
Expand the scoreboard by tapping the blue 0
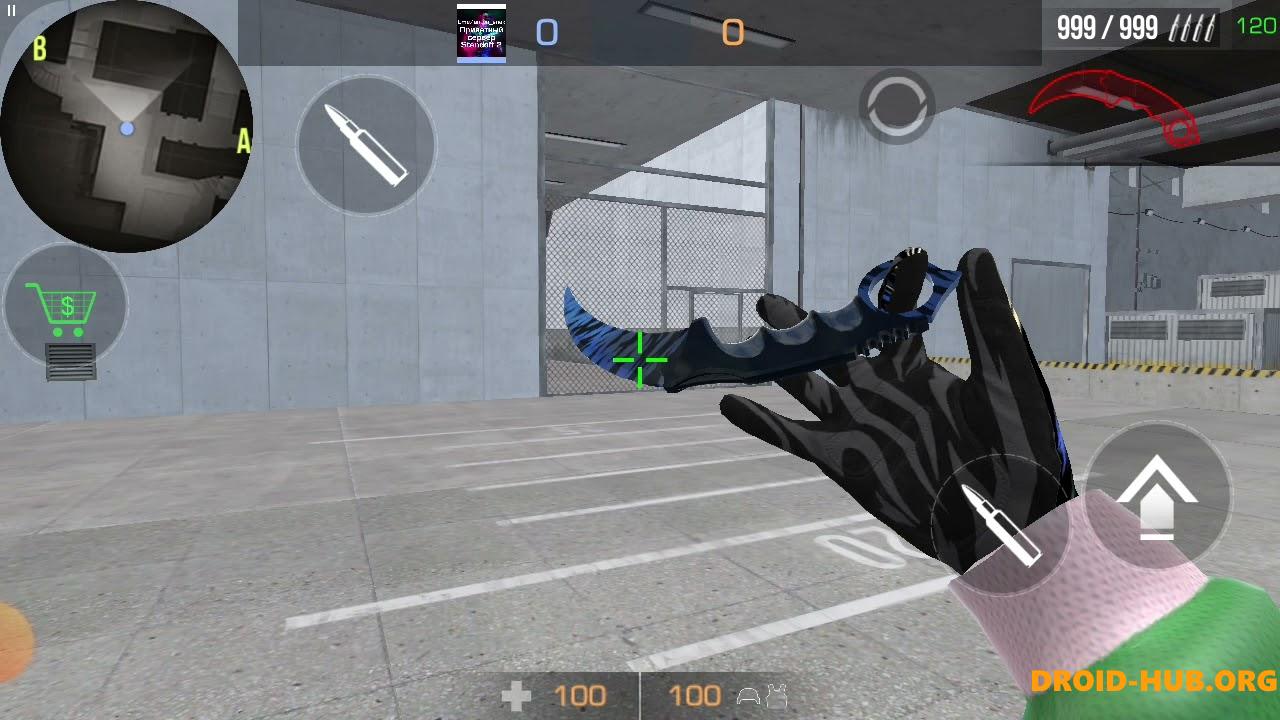point(546,32)
